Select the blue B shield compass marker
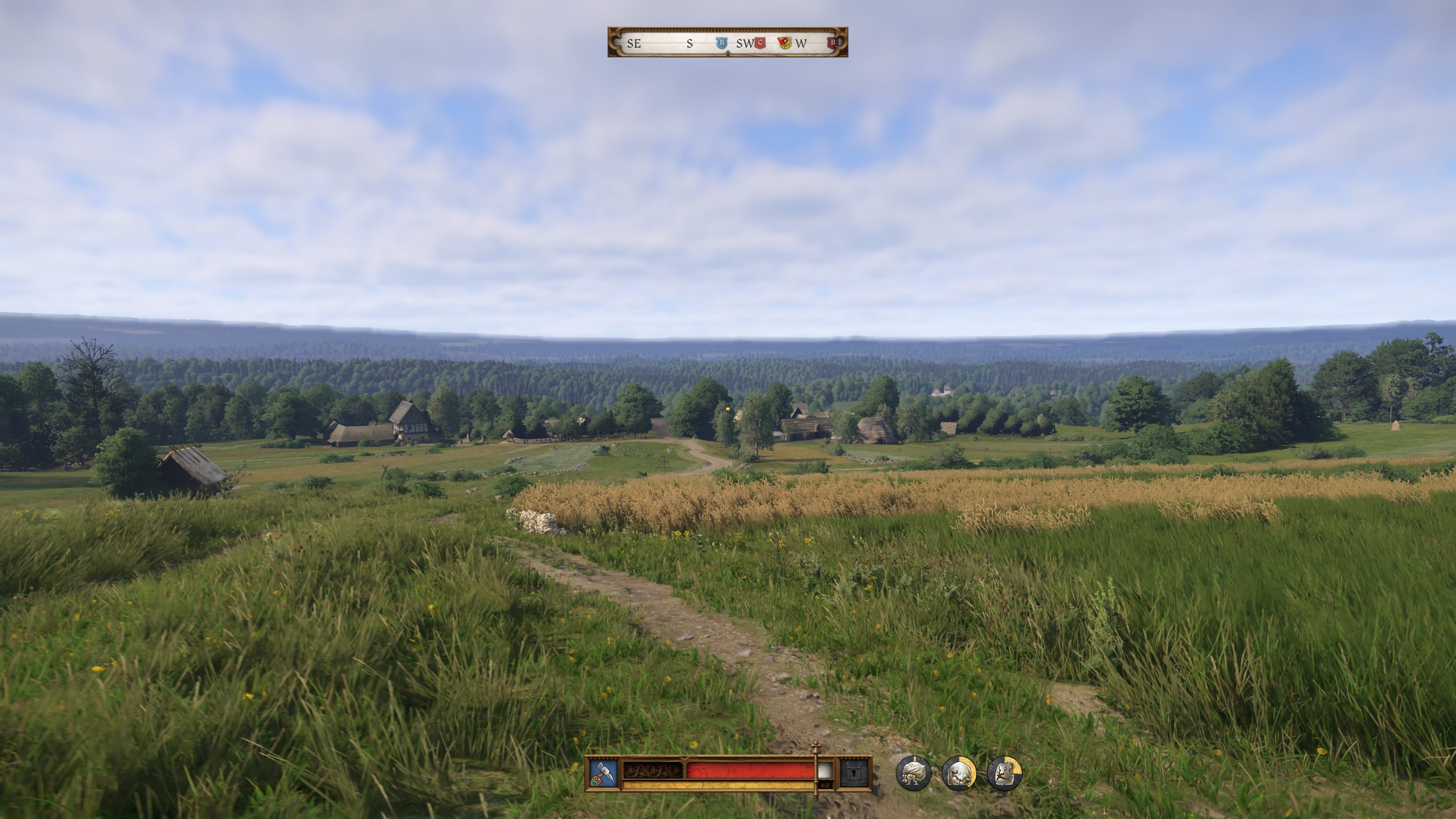Image resolution: width=1456 pixels, height=819 pixels. coord(721,43)
